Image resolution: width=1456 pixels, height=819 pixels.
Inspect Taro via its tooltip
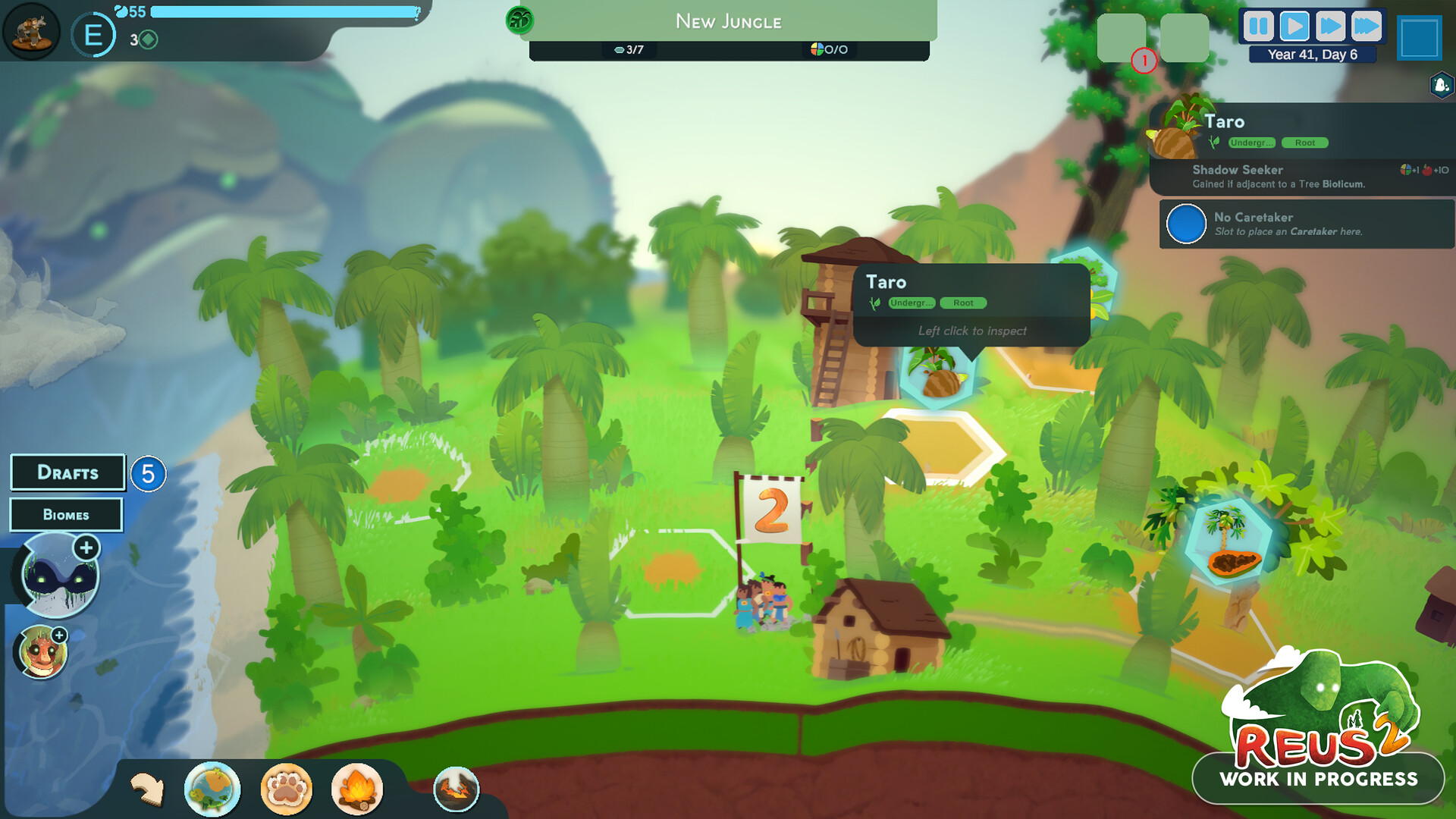pyautogui.click(x=971, y=331)
